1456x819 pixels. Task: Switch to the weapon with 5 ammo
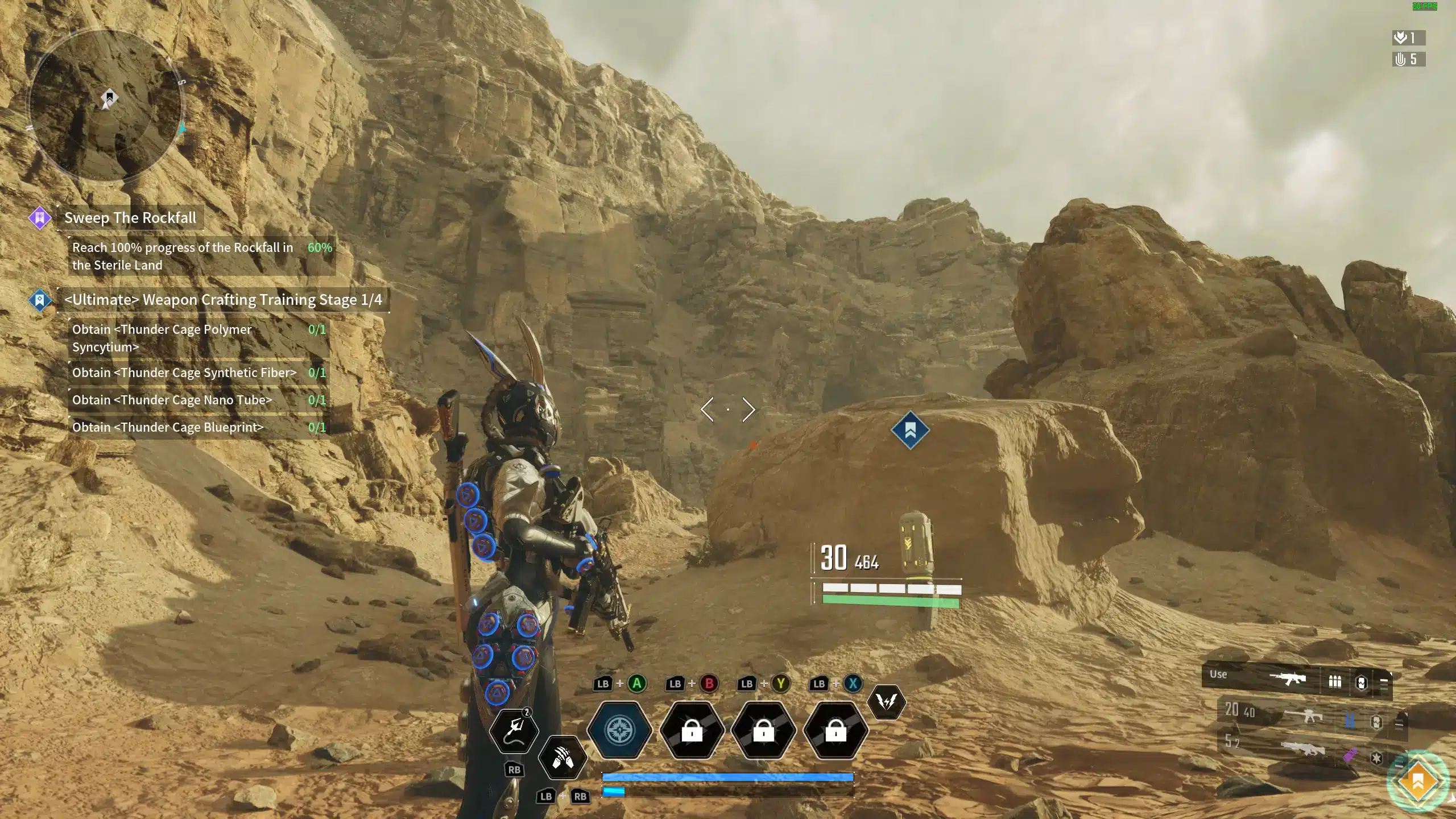[x=1302, y=747]
